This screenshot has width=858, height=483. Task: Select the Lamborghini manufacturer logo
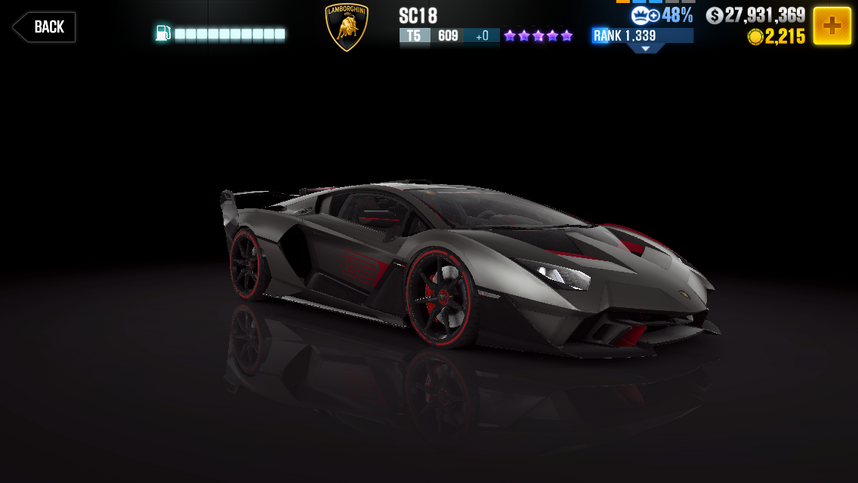pos(347,27)
